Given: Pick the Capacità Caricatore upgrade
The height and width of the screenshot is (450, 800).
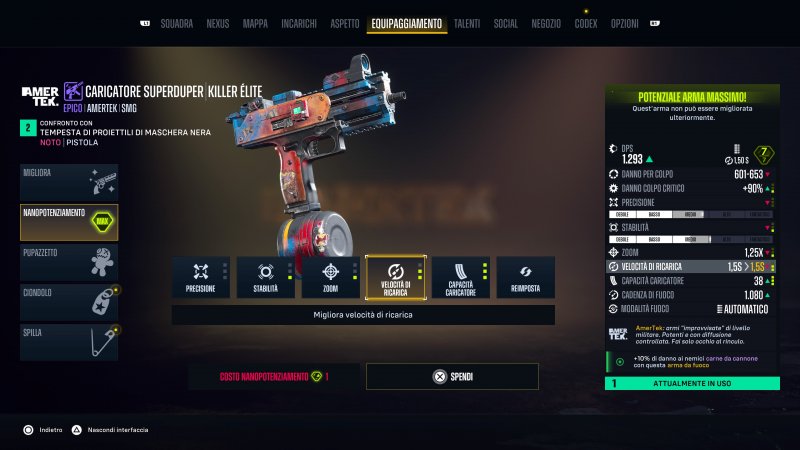Looking at the screenshot, I should click(460, 277).
